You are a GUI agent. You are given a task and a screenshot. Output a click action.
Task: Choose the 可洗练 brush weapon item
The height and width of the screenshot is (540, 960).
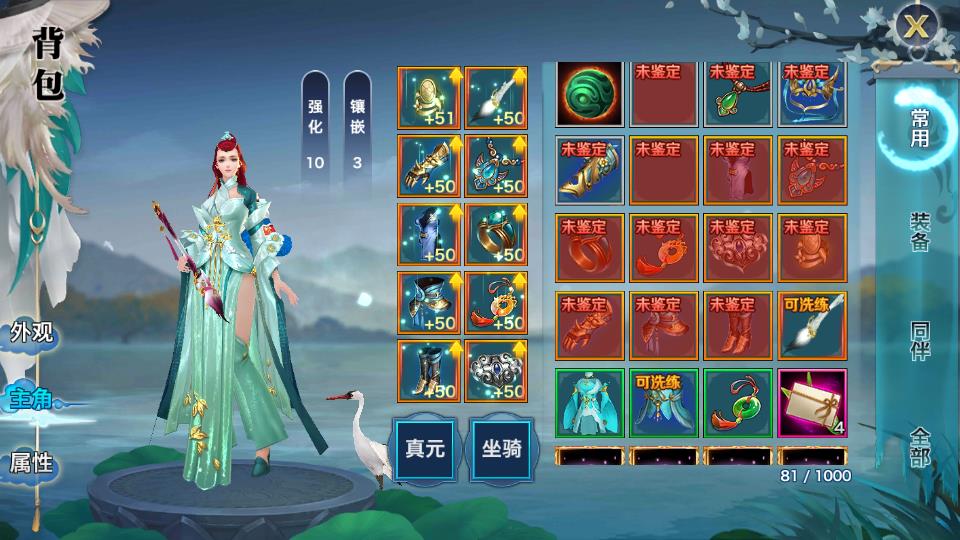coord(812,326)
